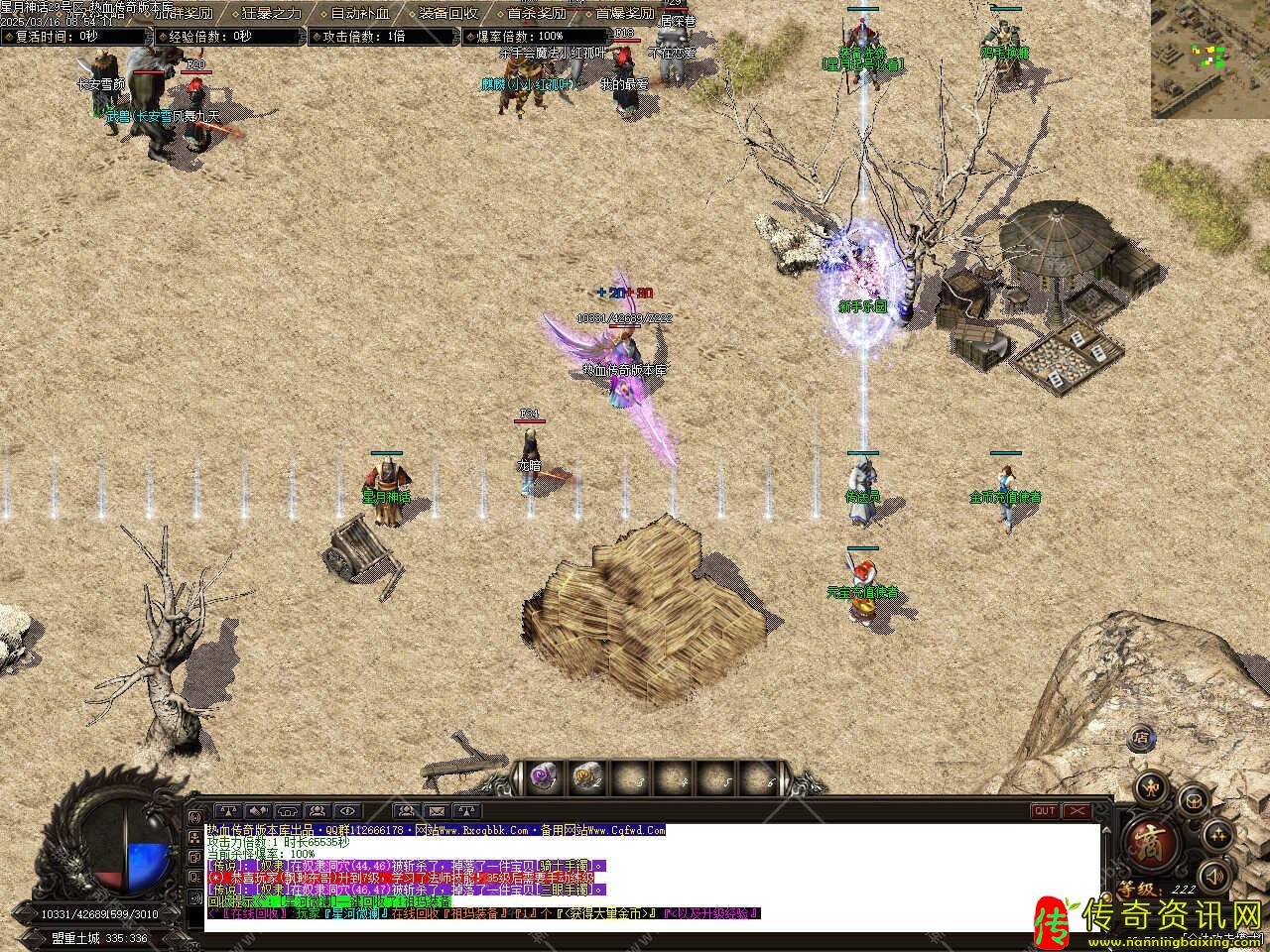The image size is (1270, 952).
Task: Toggle sound with the speaker icon
Action: point(1213,876)
